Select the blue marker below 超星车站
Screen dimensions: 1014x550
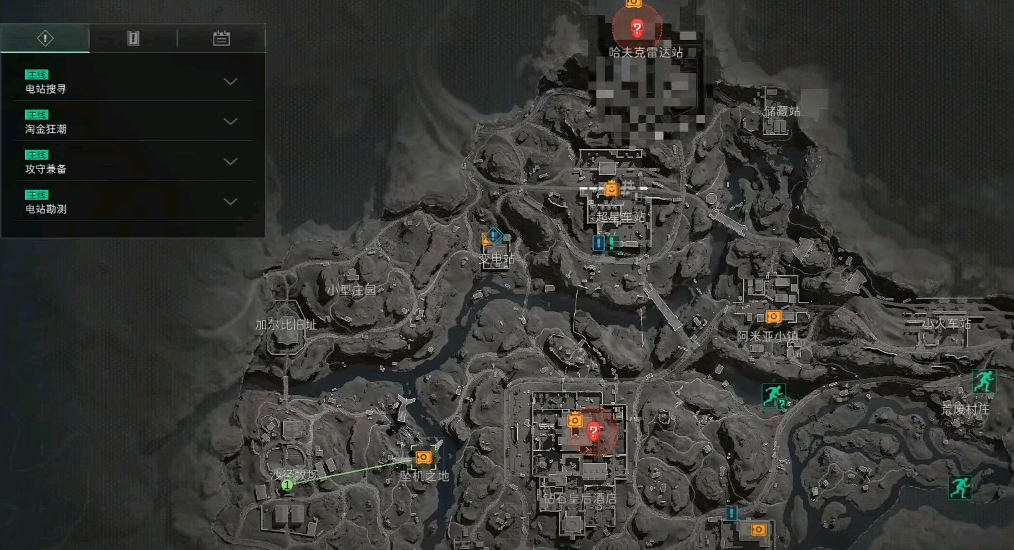click(599, 242)
